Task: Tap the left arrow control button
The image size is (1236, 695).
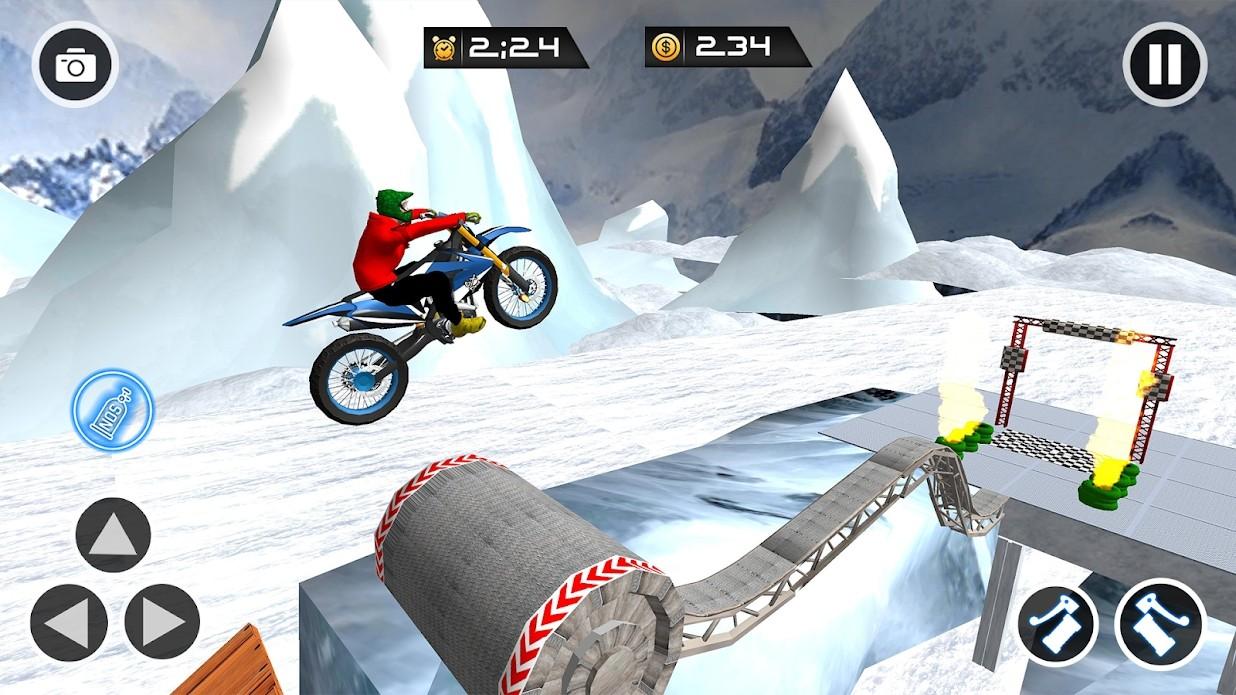Action: 68,621
